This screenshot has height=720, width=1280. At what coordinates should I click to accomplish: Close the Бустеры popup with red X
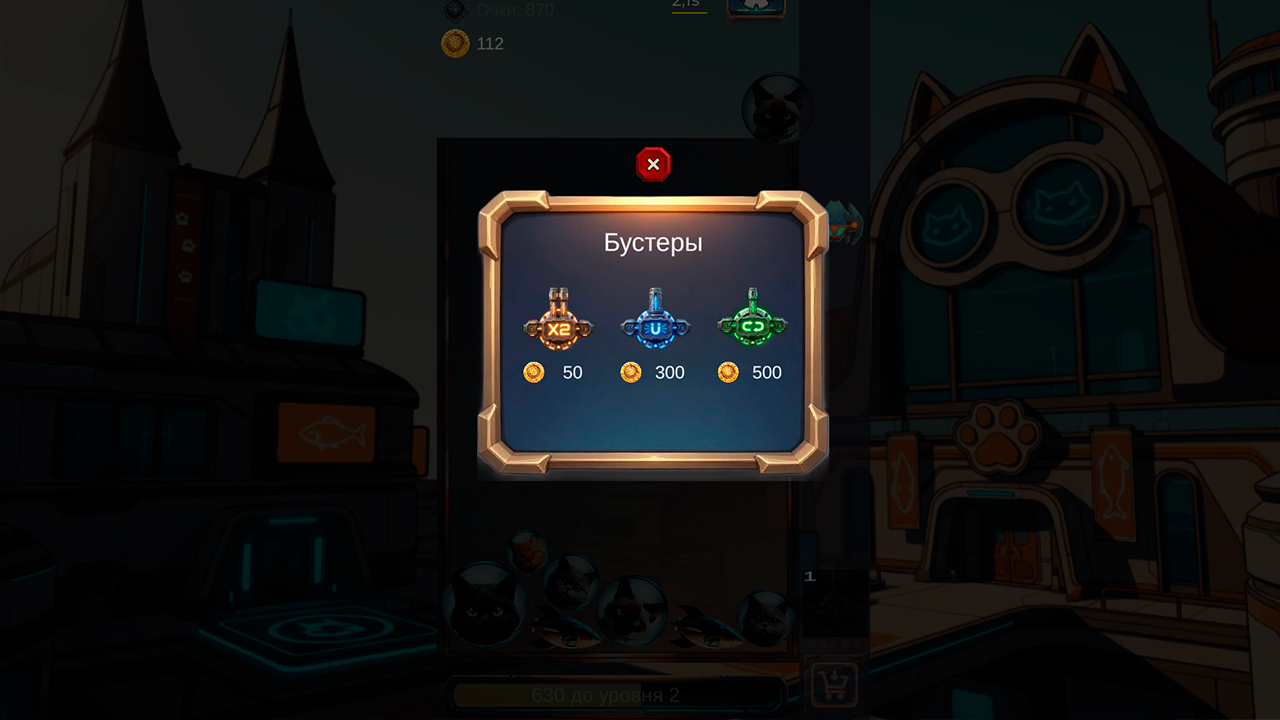click(653, 164)
